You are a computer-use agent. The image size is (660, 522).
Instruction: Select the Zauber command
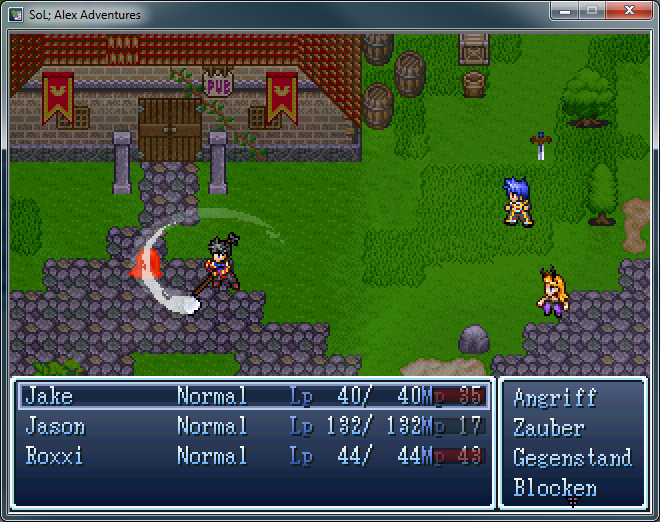click(x=549, y=428)
